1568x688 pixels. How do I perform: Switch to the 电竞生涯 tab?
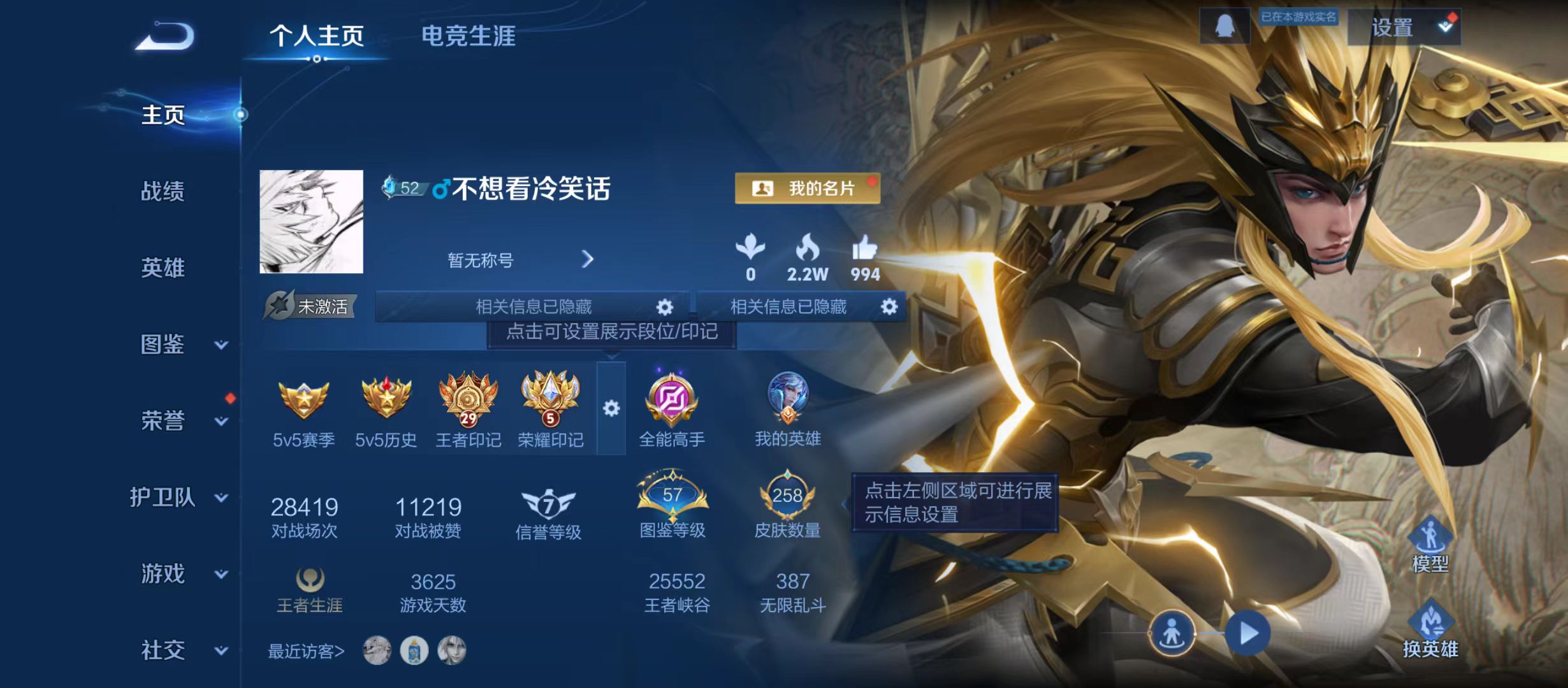470,37
